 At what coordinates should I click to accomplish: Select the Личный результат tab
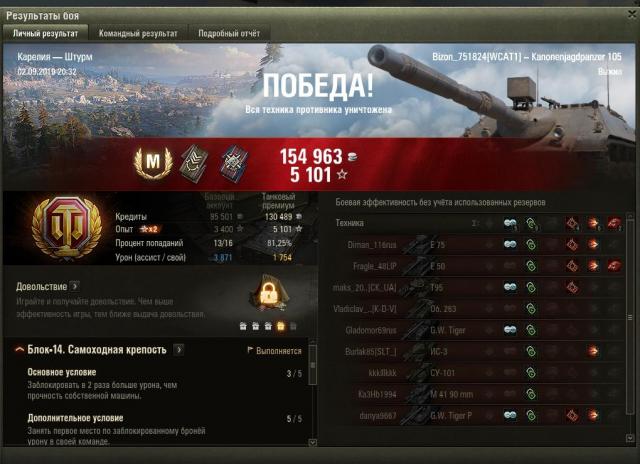[46, 33]
